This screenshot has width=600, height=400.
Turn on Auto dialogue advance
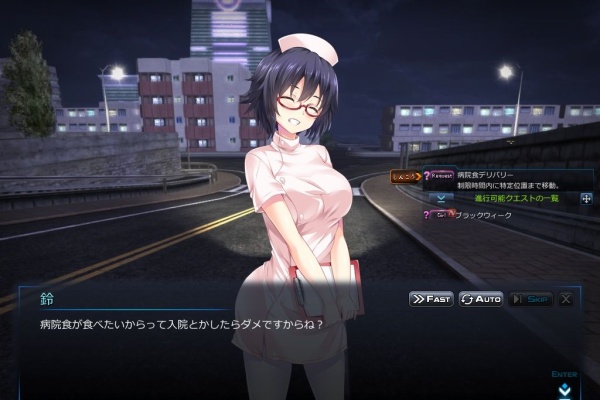pyautogui.click(x=481, y=299)
